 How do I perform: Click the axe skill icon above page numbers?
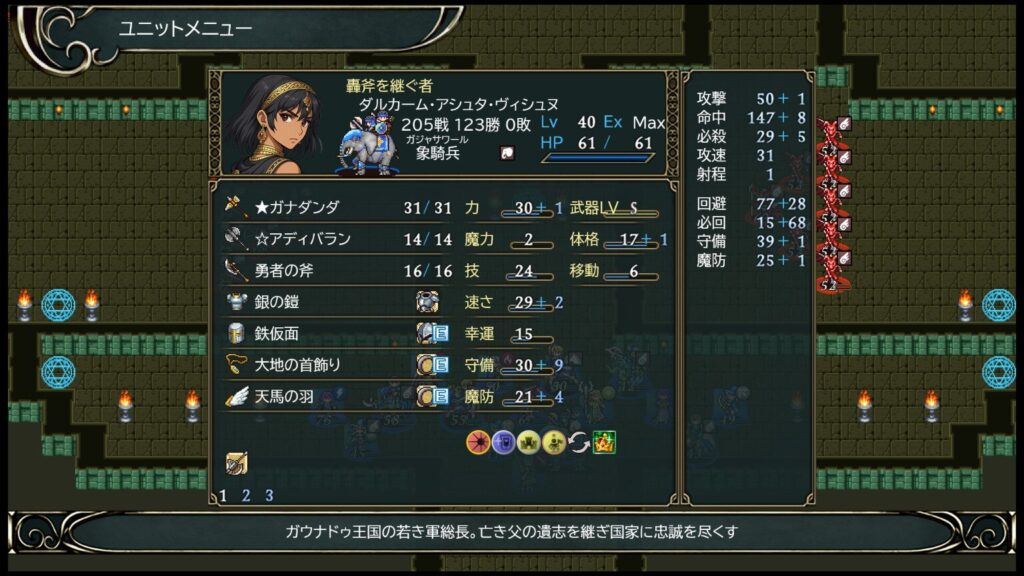coord(236,463)
